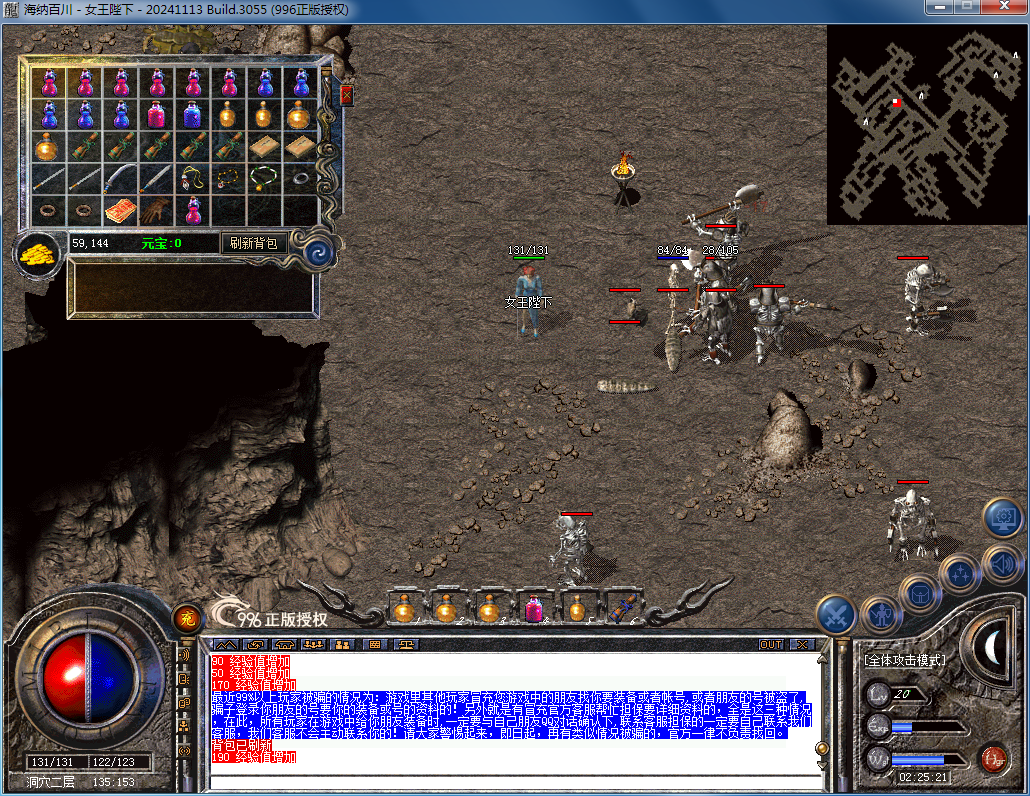Toggle the 全体攻击模式 attack mode label

click(904, 660)
